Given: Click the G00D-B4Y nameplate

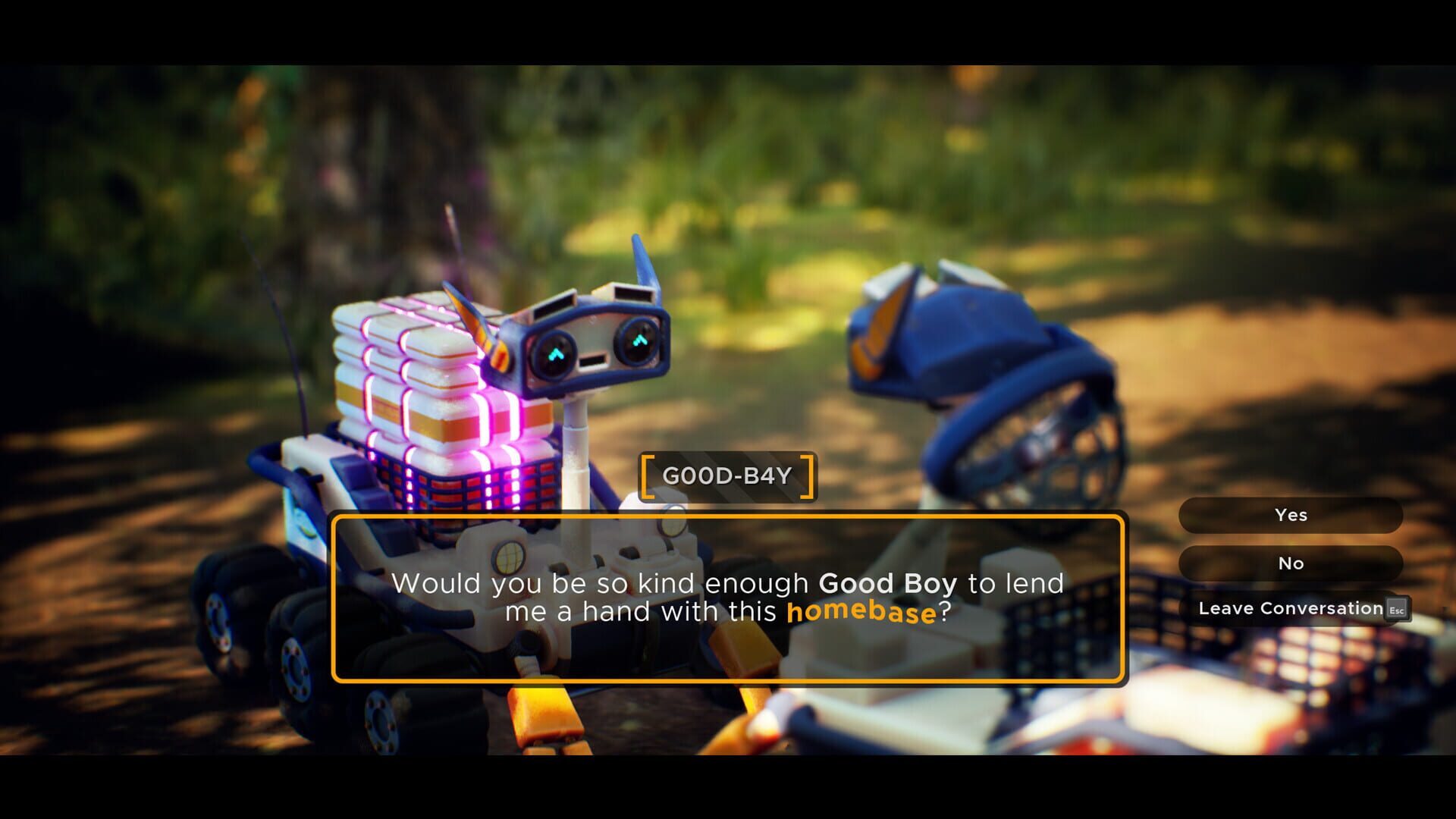Looking at the screenshot, I should point(728,475).
